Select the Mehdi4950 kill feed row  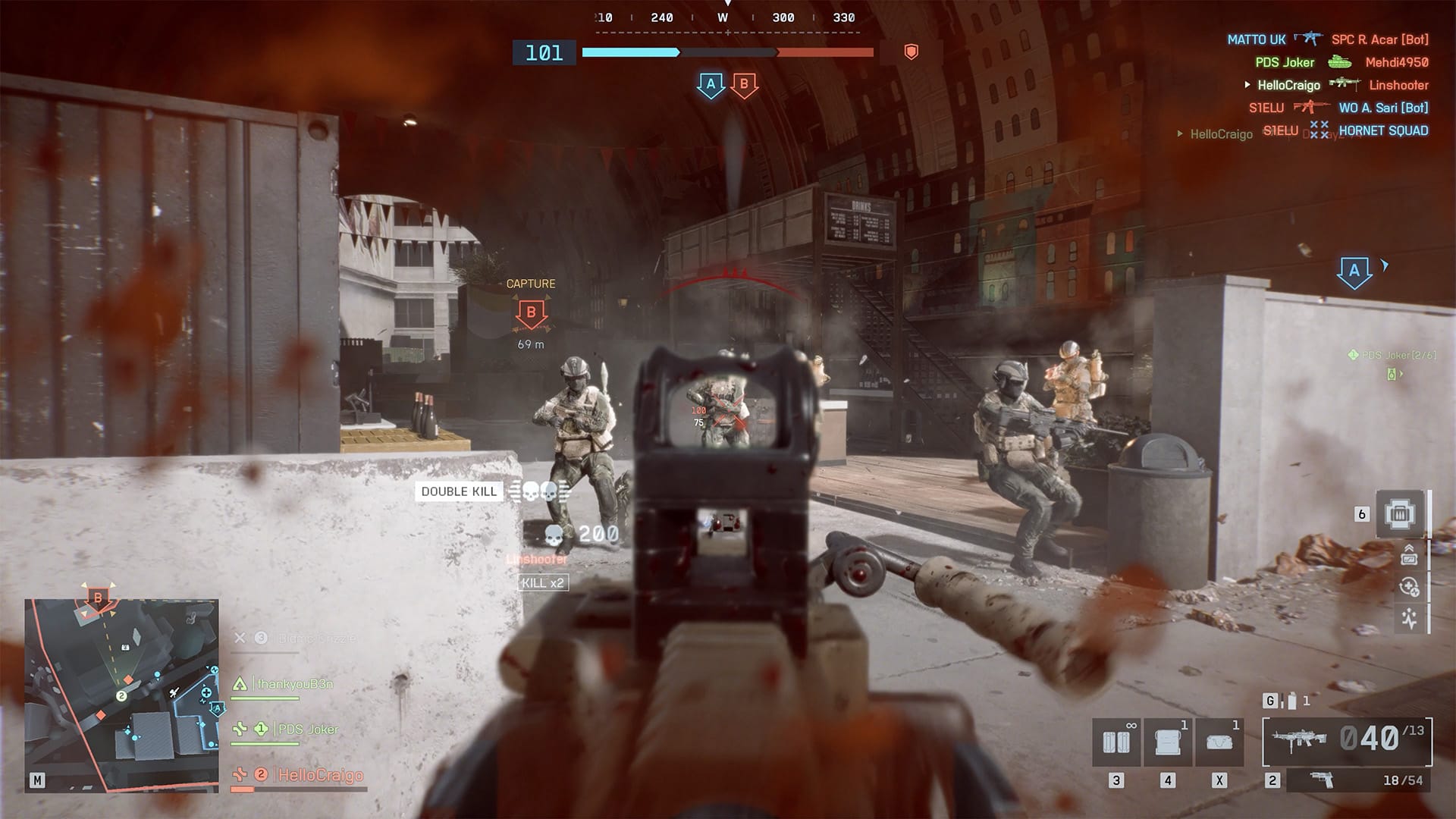pos(1396,62)
